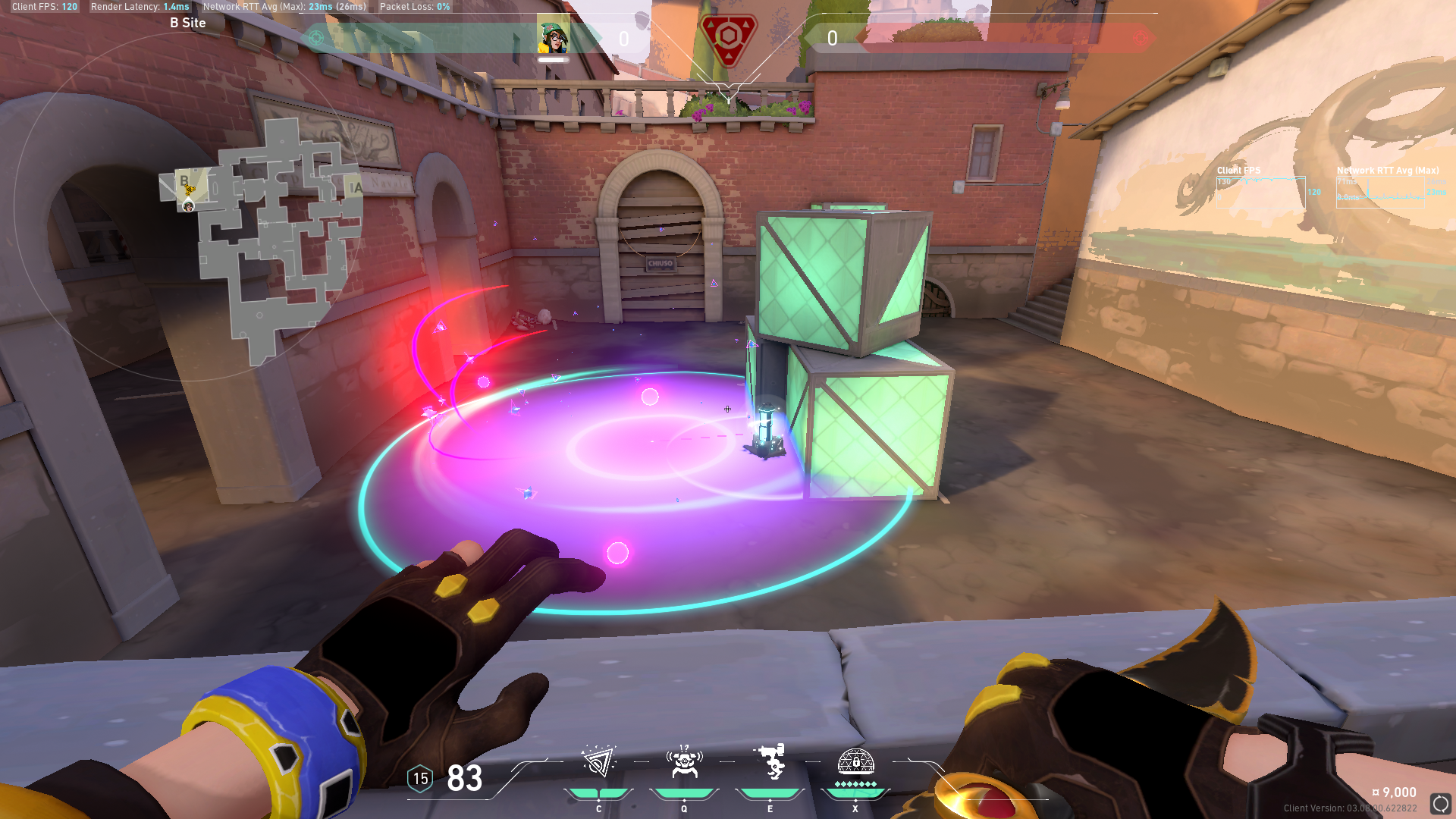Click the red spike emblem at top center
The width and height of the screenshot is (1456, 819).
point(728,38)
